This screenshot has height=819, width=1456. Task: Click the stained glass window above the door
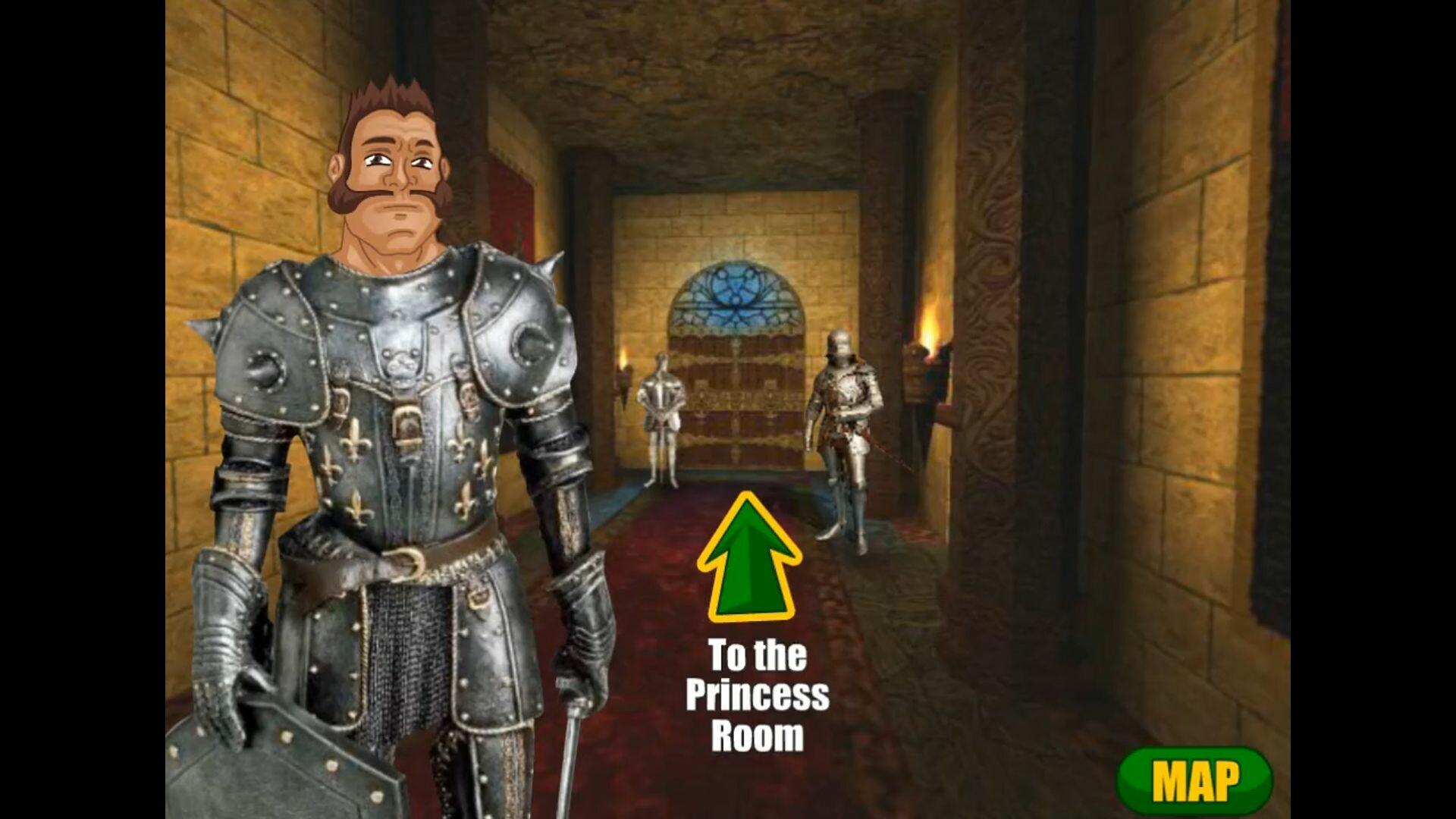tap(734, 300)
